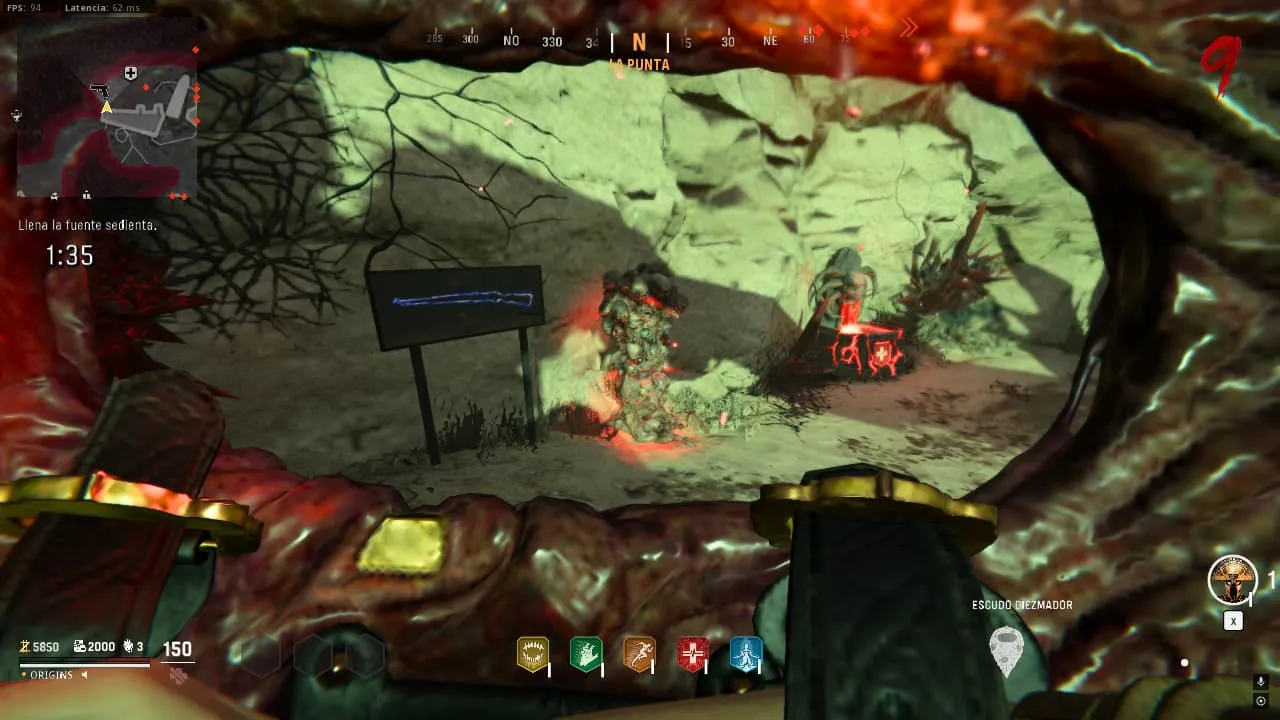This screenshot has width=1280, height=720.
Task: Select the red medical cross perk icon
Action: 692,654
